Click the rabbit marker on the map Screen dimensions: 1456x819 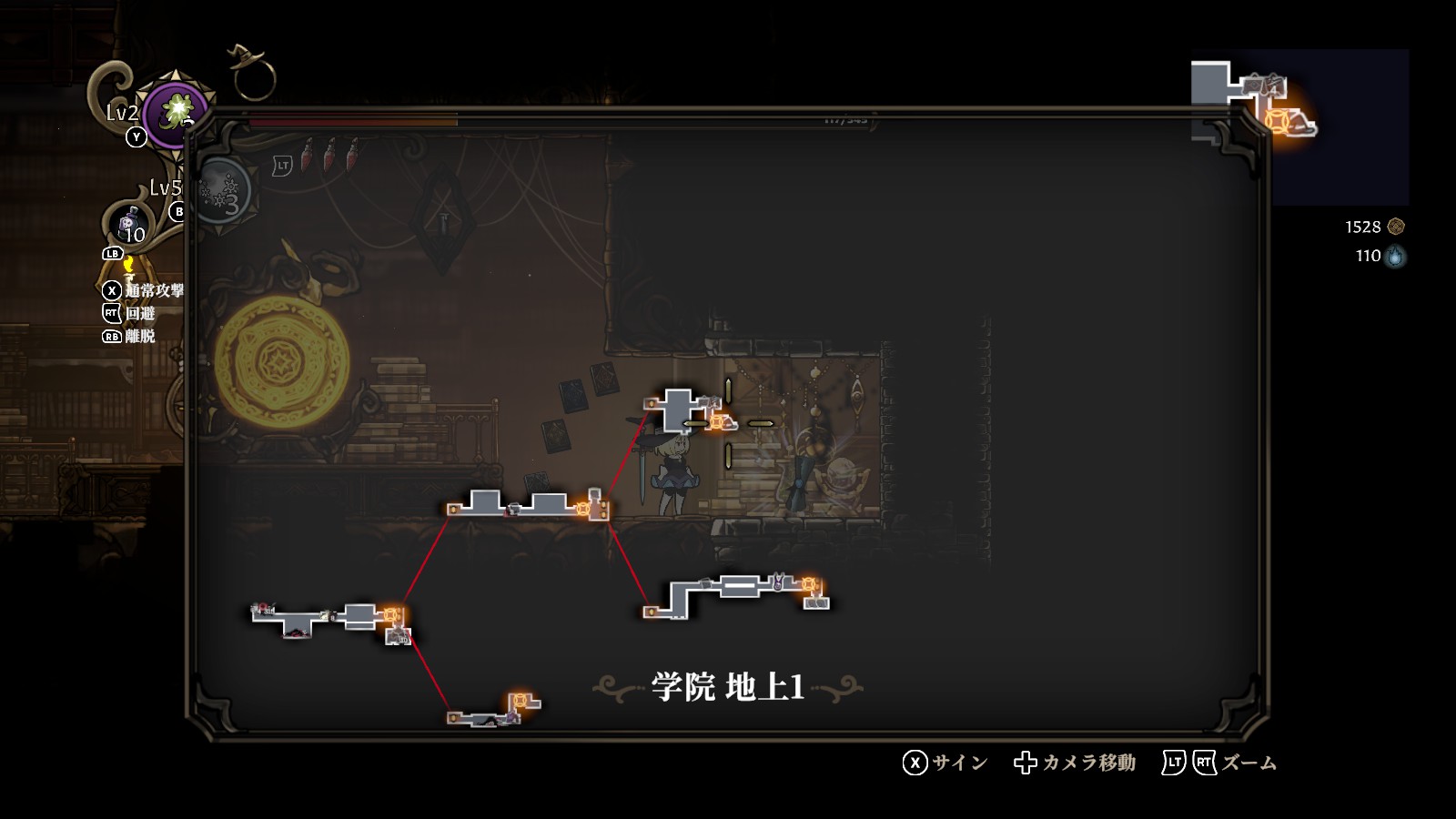pos(778,581)
